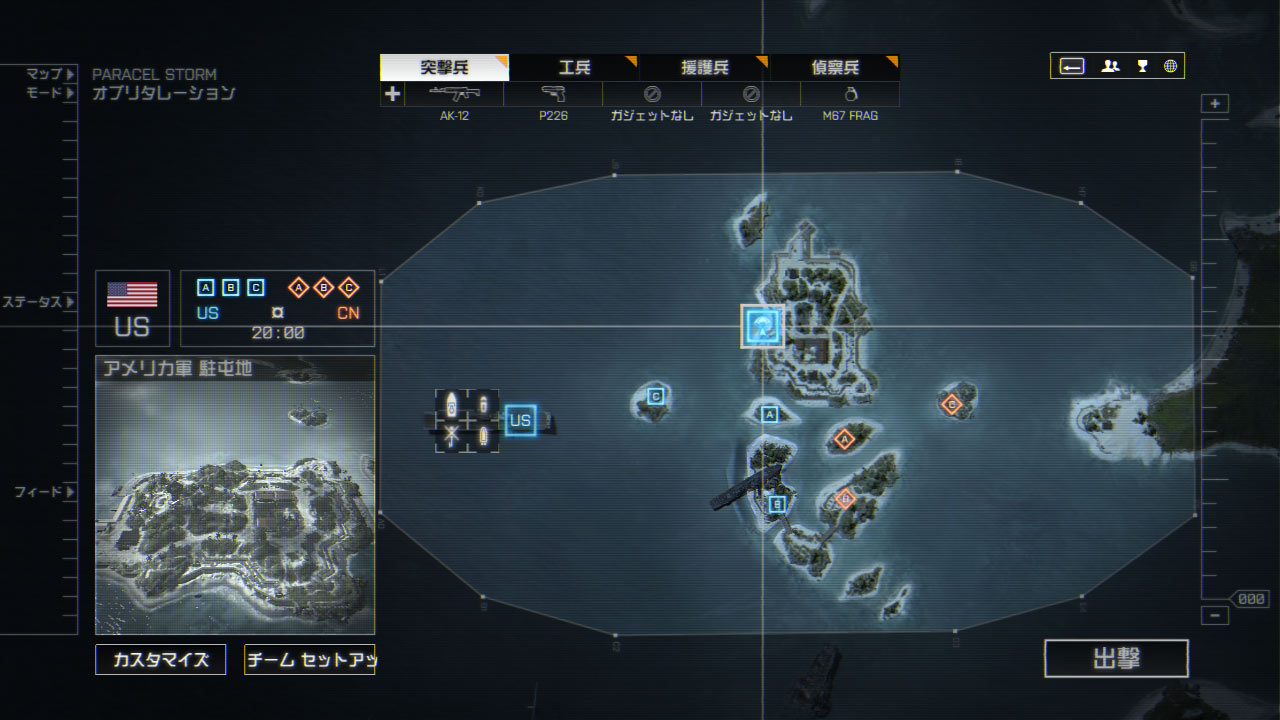Click the back arrow icon

click(x=1072, y=67)
